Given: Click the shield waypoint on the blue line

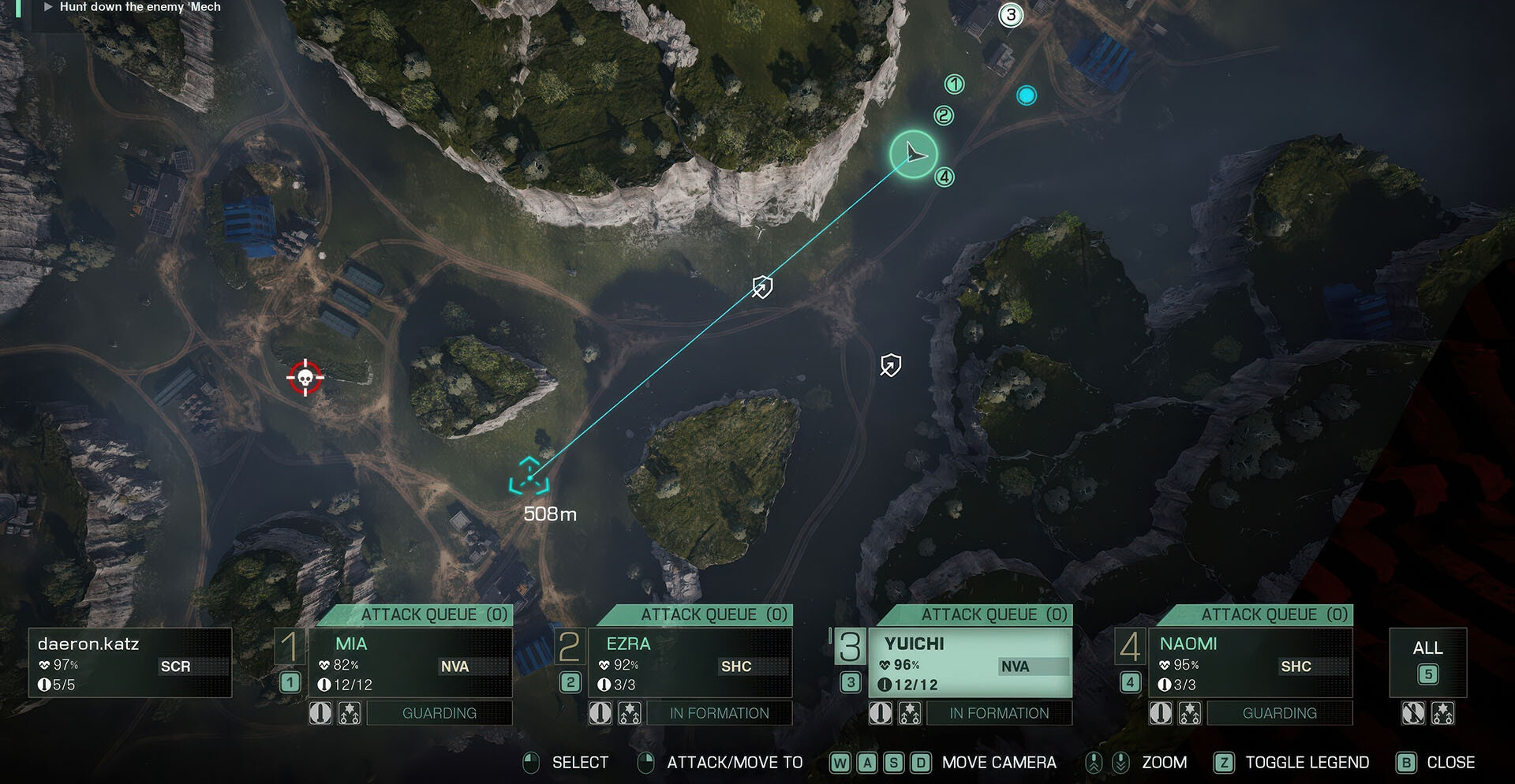Looking at the screenshot, I should coord(762,286).
